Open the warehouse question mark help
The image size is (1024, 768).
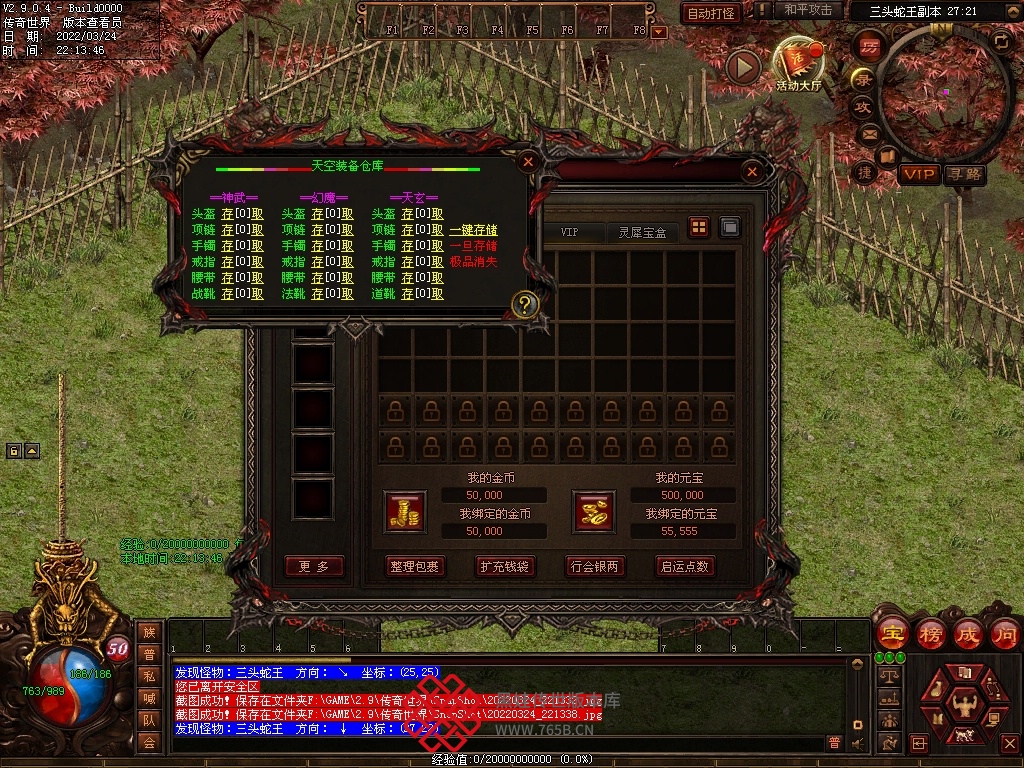point(525,304)
